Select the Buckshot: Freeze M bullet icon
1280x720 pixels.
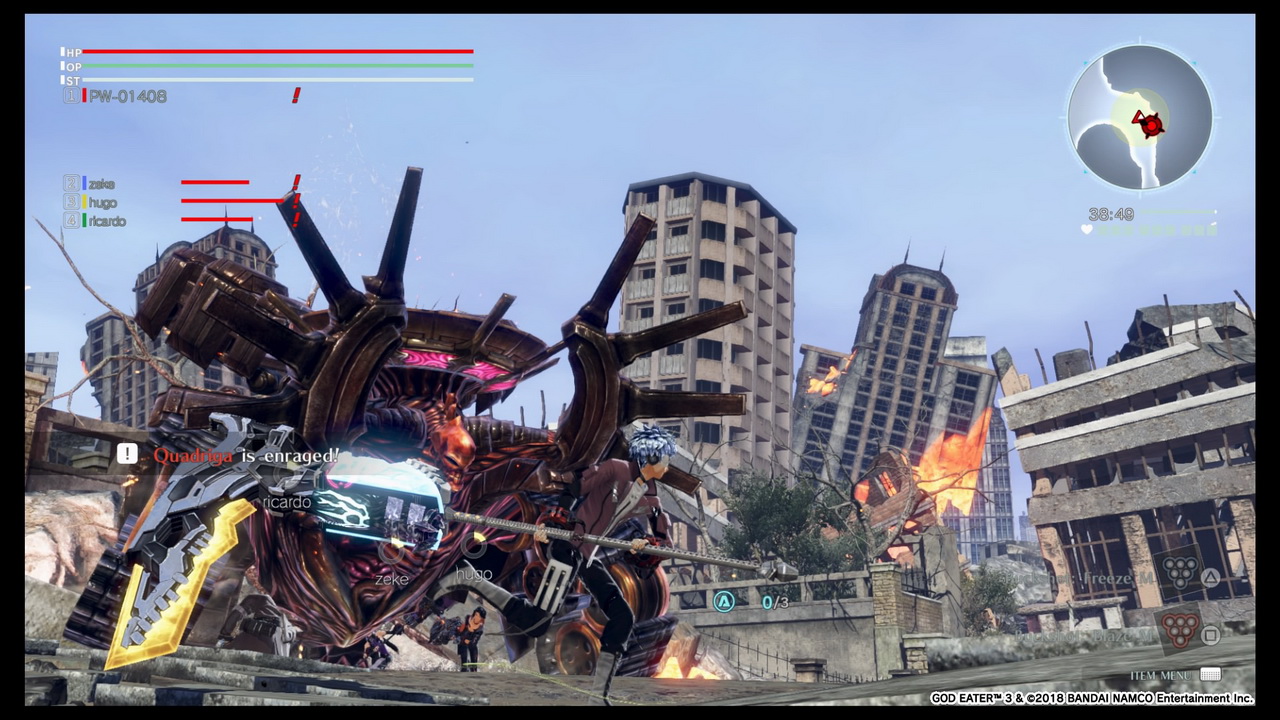pyautogui.click(x=1183, y=571)
